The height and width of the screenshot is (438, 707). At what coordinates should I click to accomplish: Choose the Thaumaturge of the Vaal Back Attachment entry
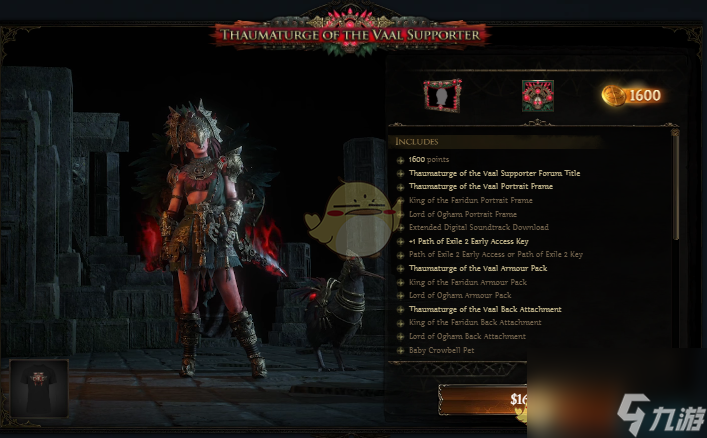tap(485, 309)
